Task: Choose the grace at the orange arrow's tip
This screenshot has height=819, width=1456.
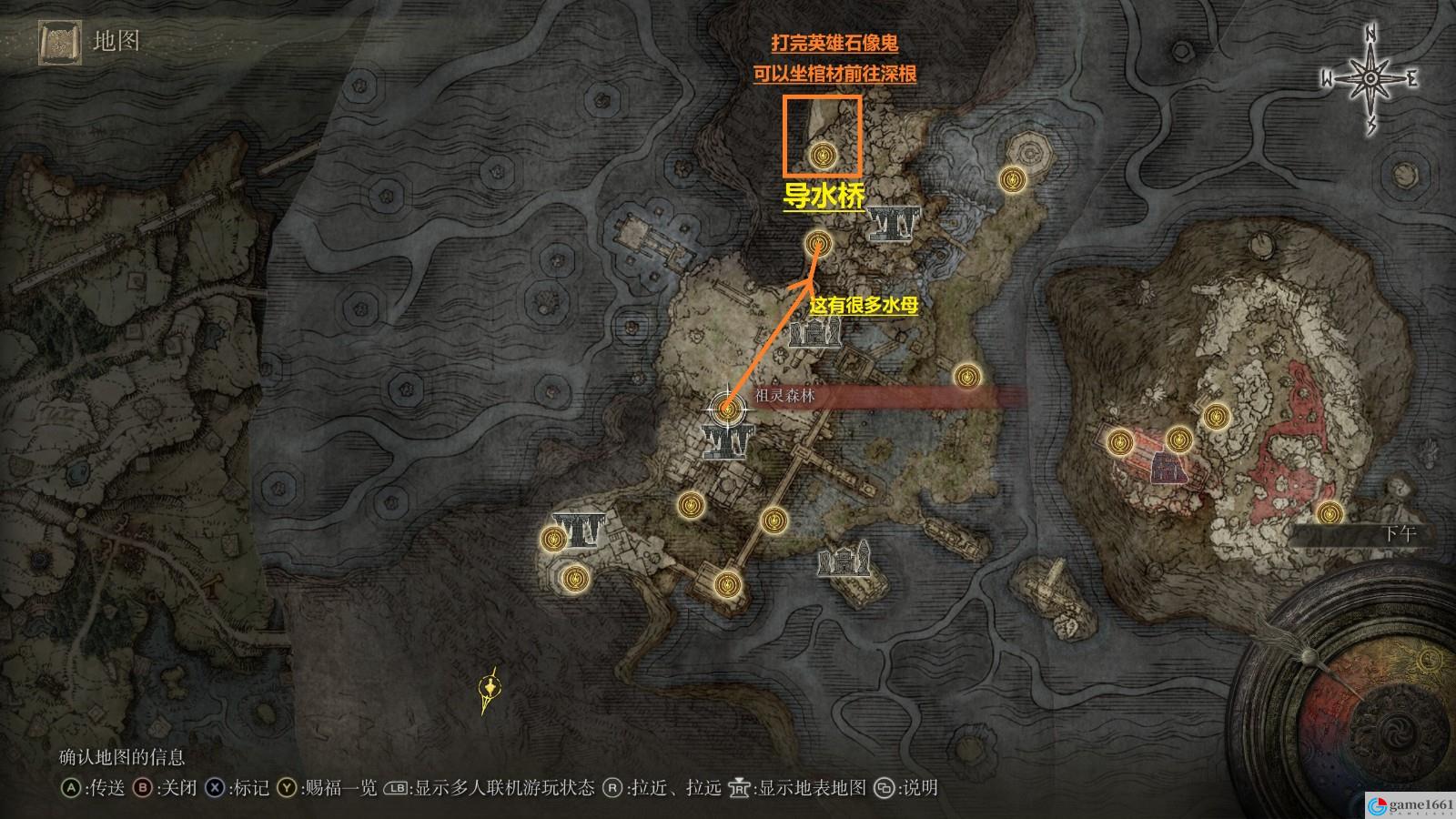Action: pyautogui.click(x=819, y=243)
